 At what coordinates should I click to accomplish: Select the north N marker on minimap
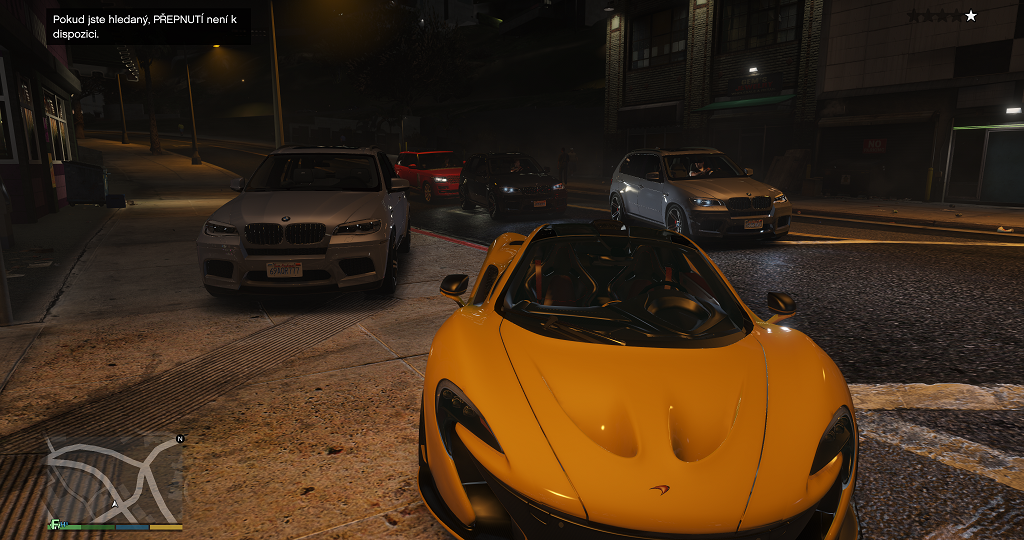click(x=180, y=439)
